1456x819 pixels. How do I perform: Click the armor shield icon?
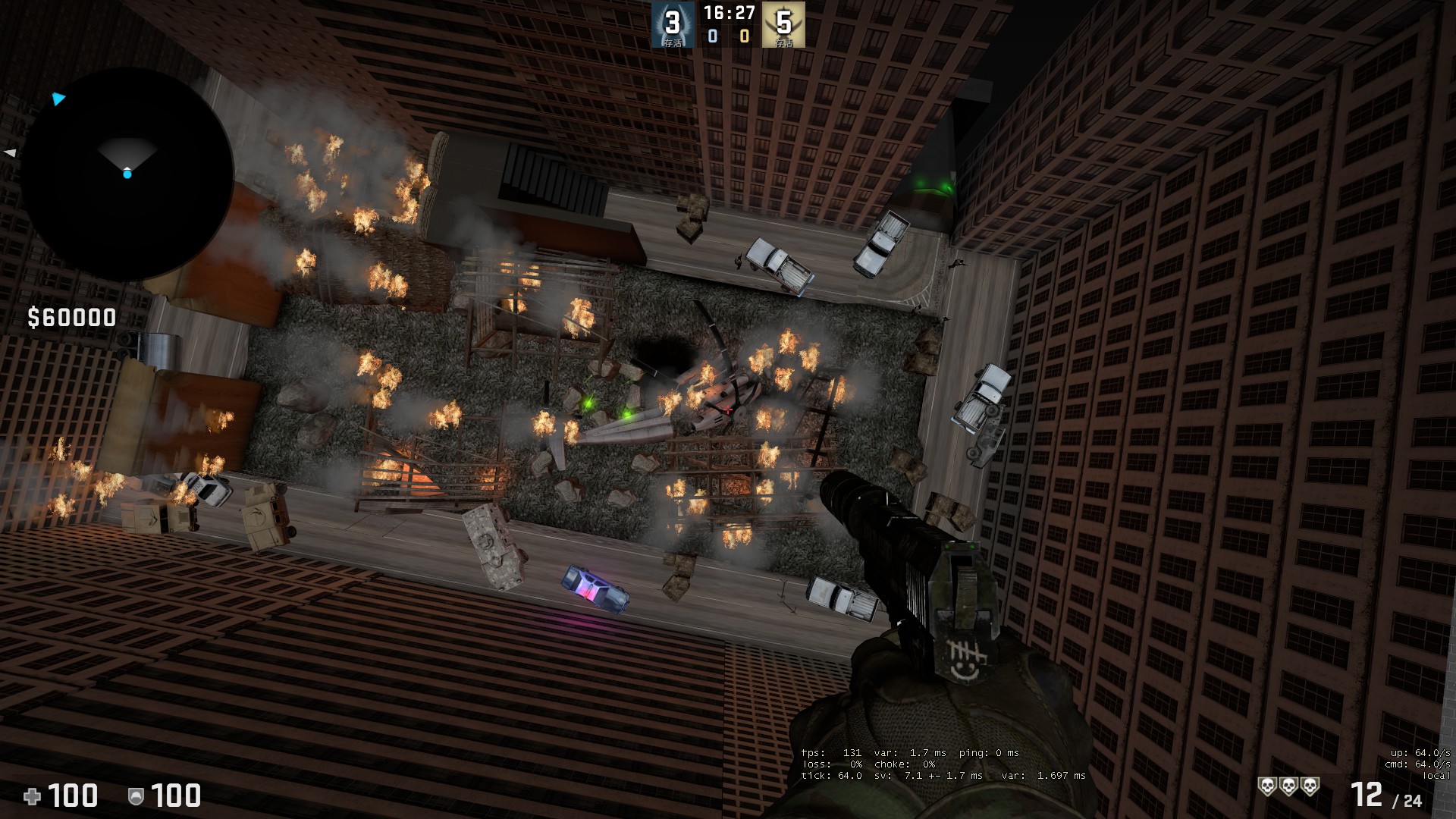point(136,795)
